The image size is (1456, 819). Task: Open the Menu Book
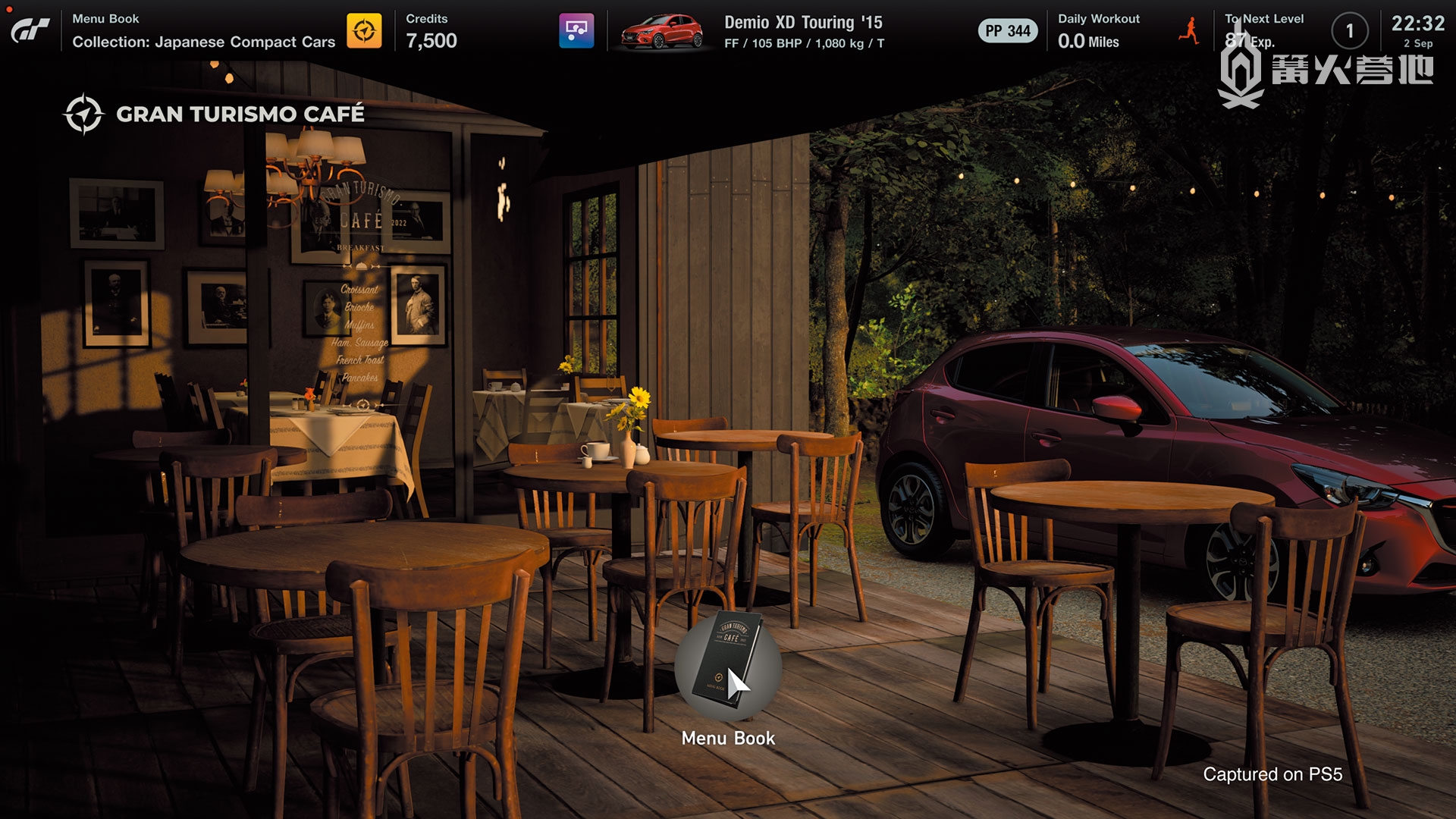727,668
